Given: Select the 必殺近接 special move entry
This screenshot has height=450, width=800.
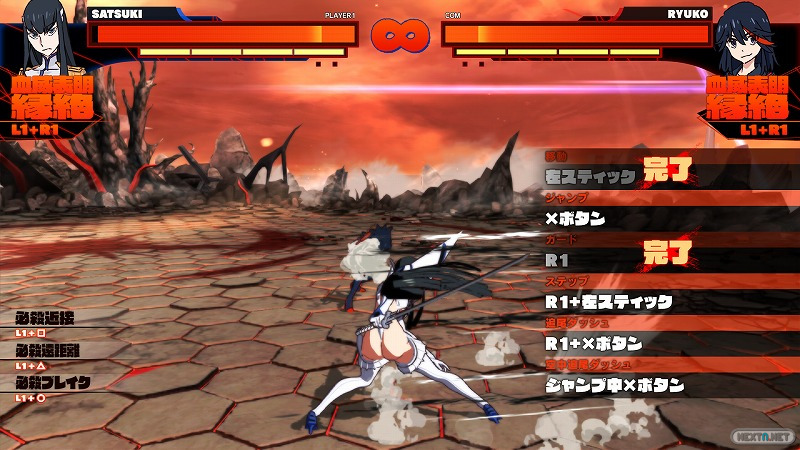Looking at the screenshot, I should click(47, 320).
